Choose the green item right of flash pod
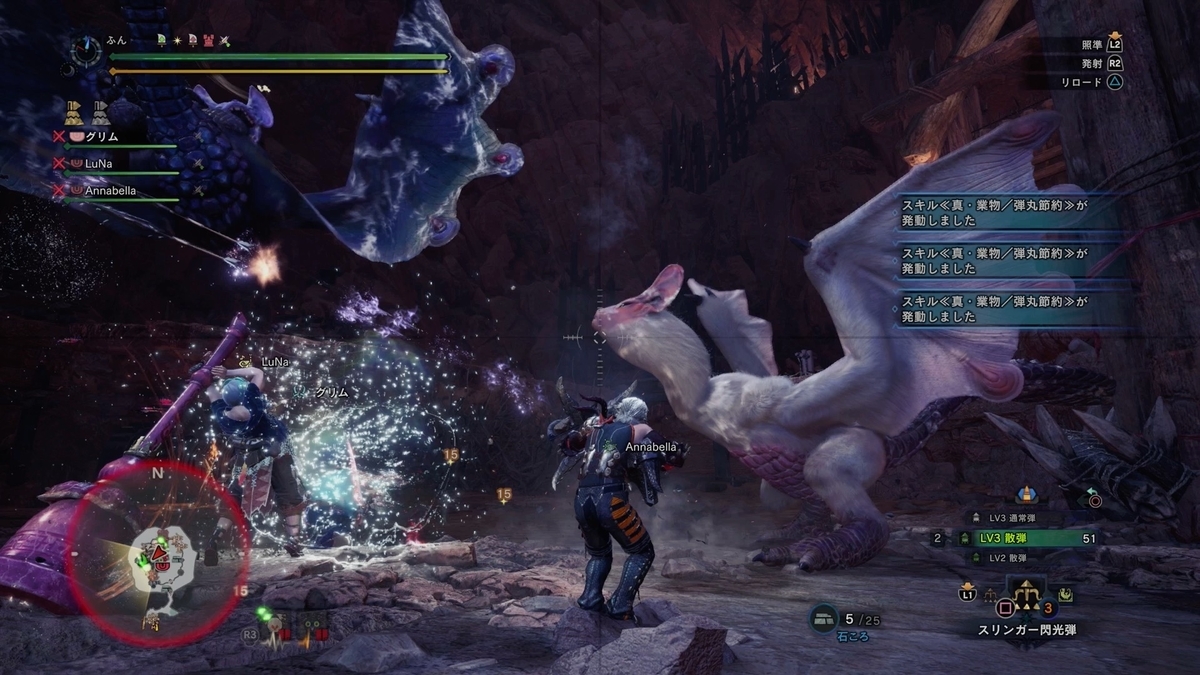Viewport: 1200px width, 675px height. 1067,594
